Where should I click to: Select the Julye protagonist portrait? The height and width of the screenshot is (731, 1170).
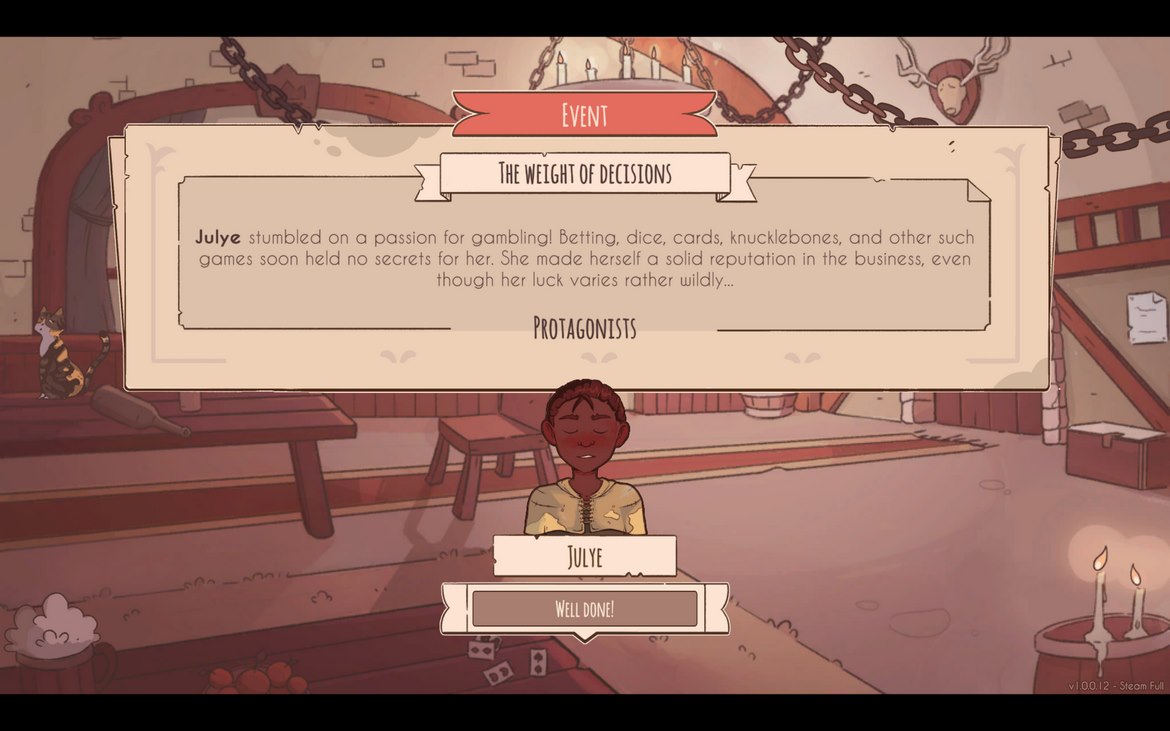pyautogui.click(x=585, y=460)
